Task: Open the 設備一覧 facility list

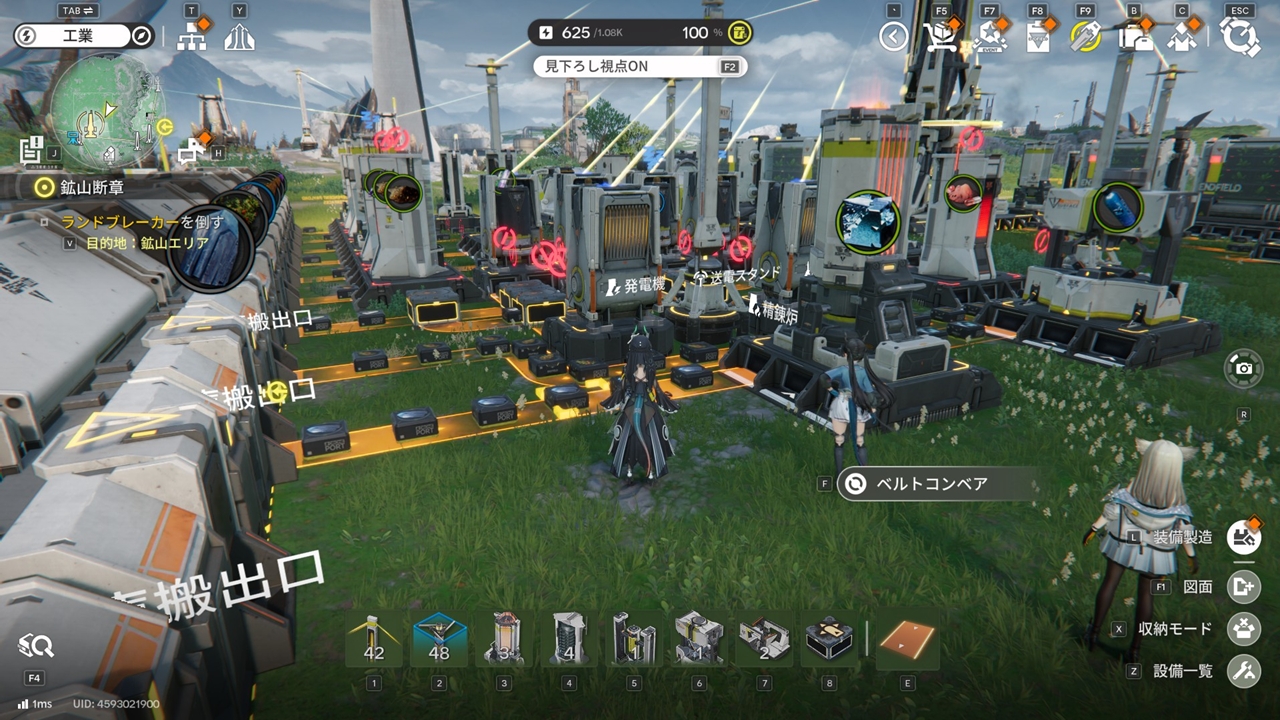Action: point(1244,671)
